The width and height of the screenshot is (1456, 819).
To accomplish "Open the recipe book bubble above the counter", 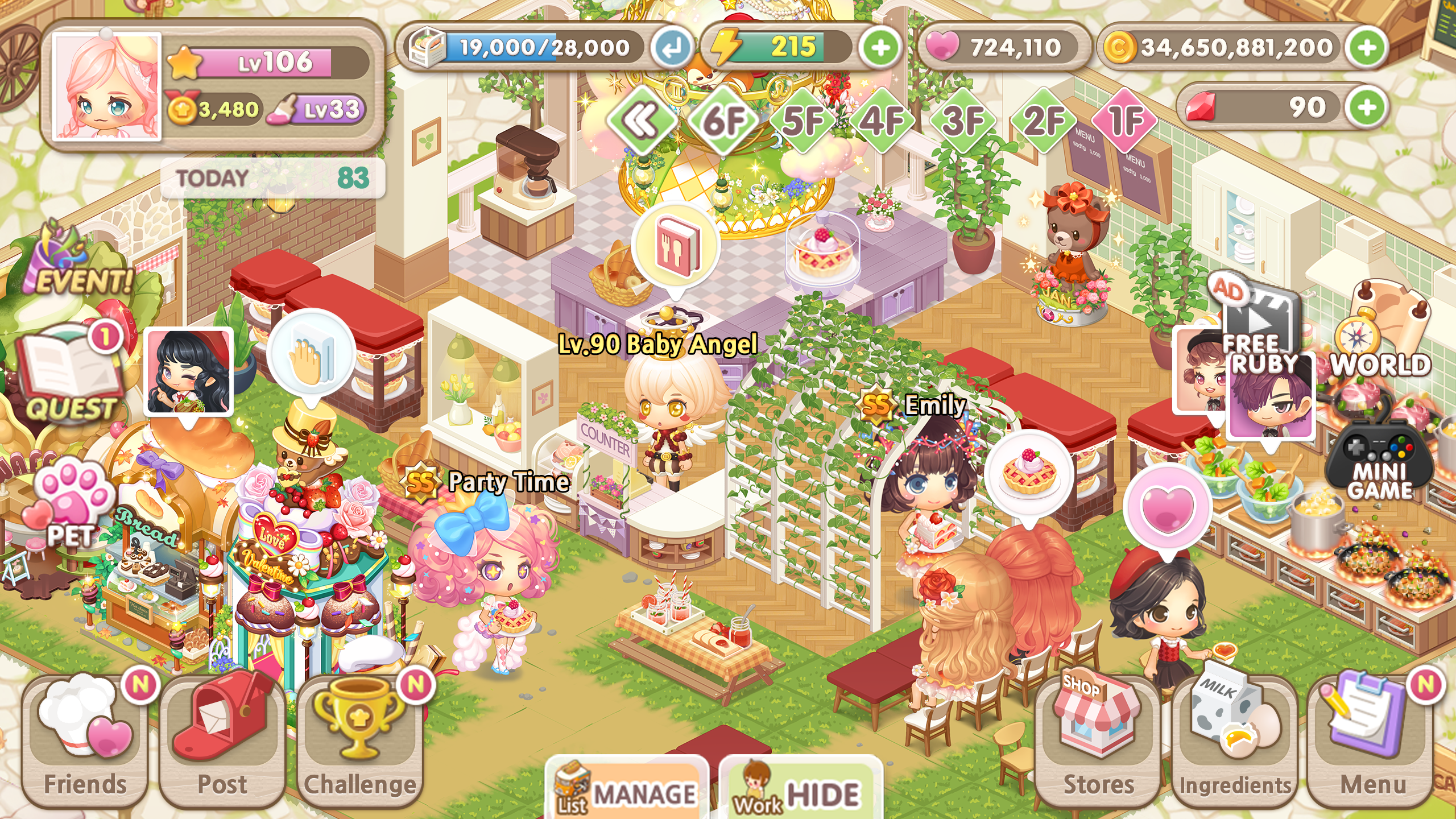I will click(676, 247).
